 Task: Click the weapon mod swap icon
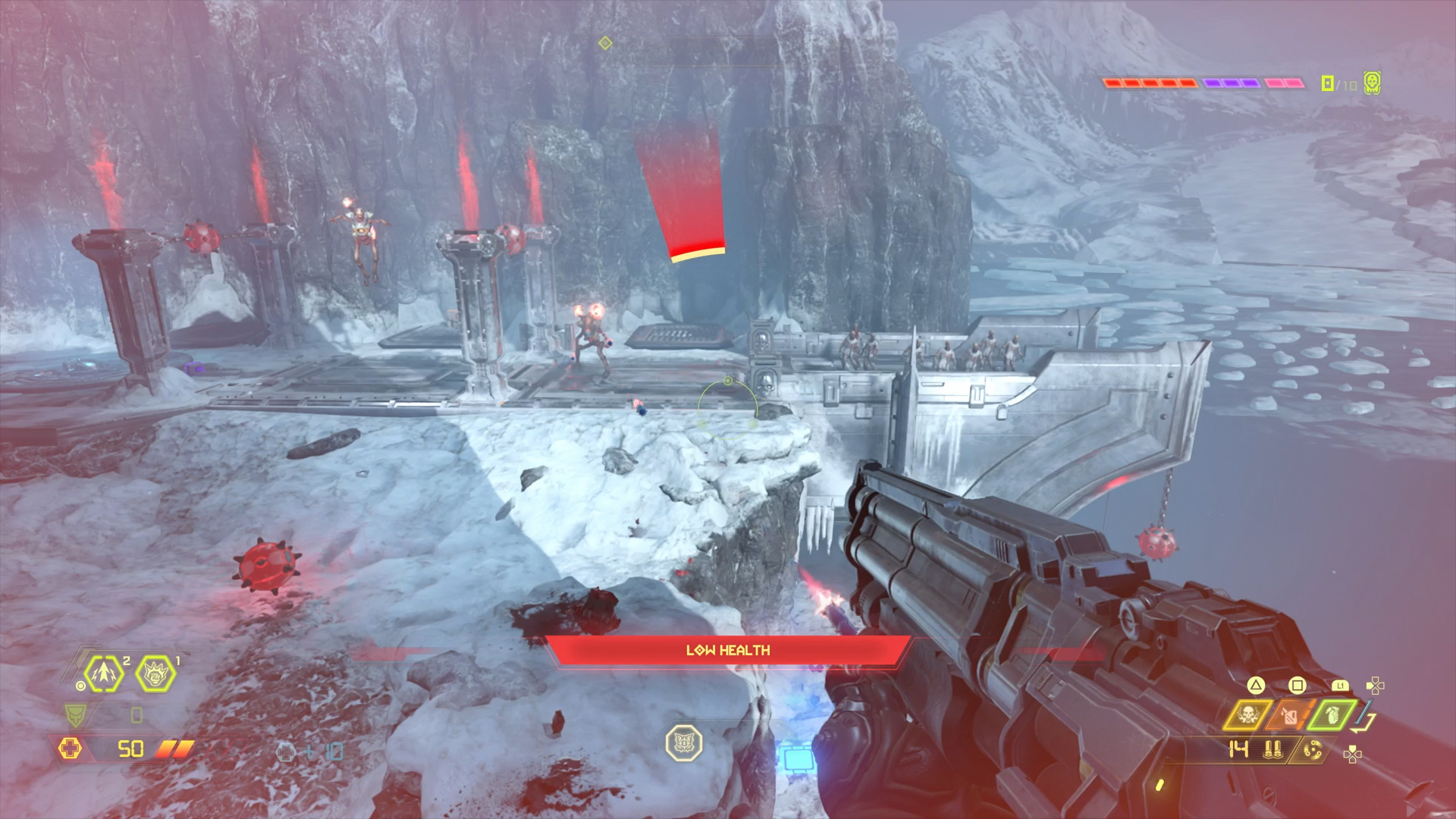click(x=1313, y=751)
